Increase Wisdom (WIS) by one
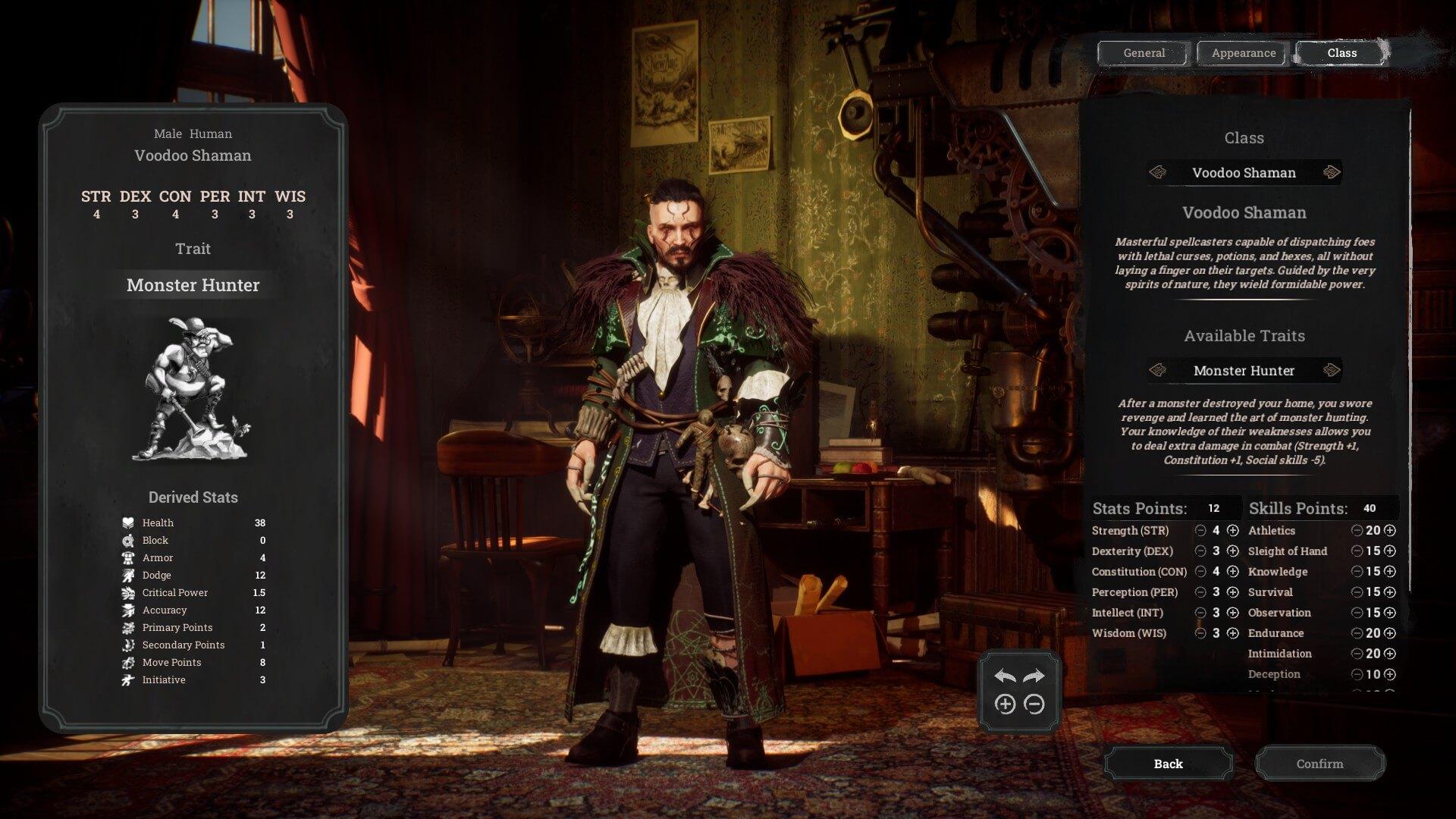 pos(1233,633)
